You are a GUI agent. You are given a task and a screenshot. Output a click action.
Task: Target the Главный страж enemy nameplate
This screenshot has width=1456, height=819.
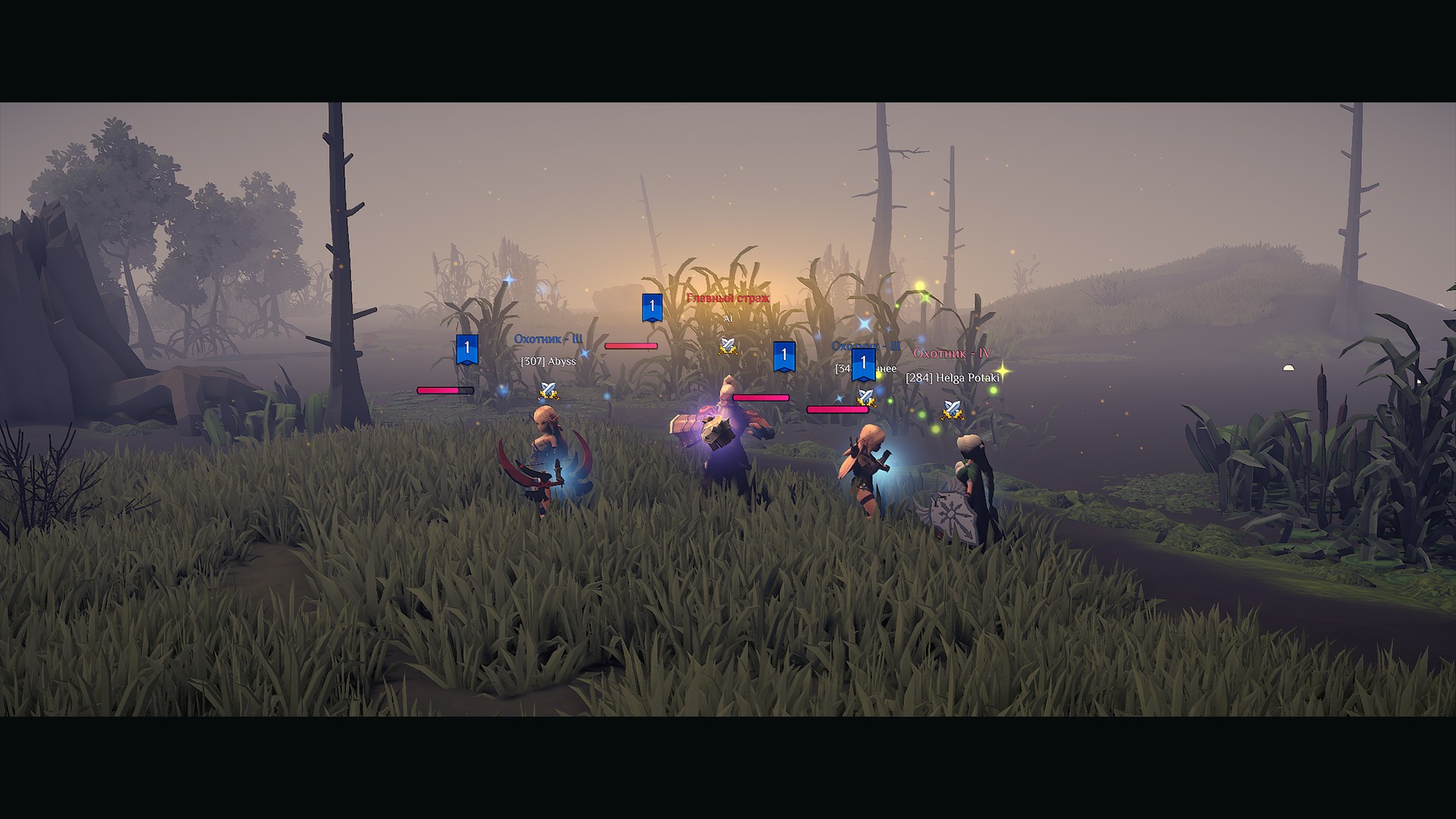click(727, 299)
